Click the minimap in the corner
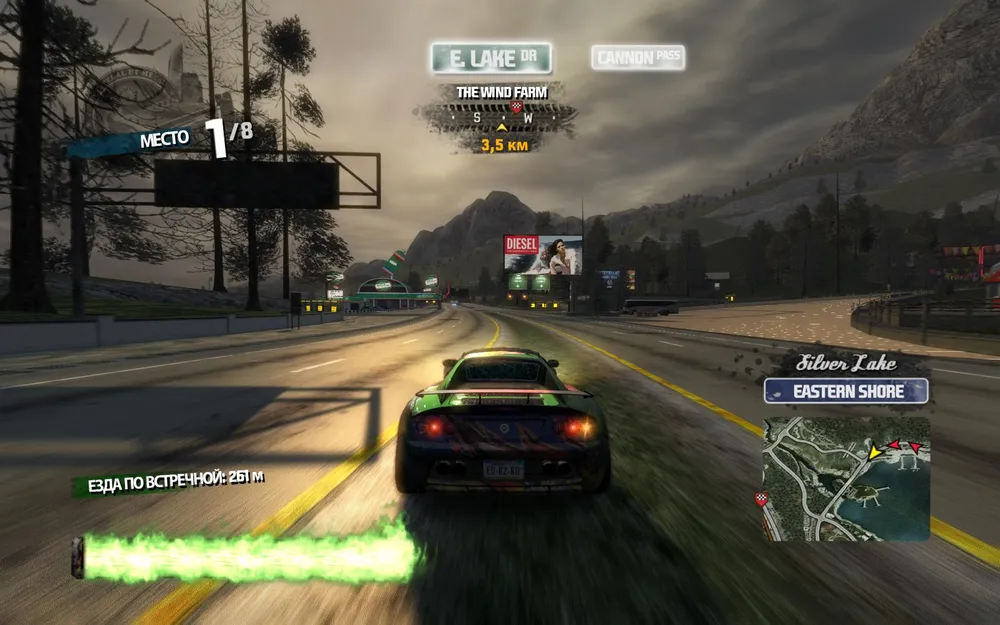Screen dimensions: 1000x625 (845, 478)
